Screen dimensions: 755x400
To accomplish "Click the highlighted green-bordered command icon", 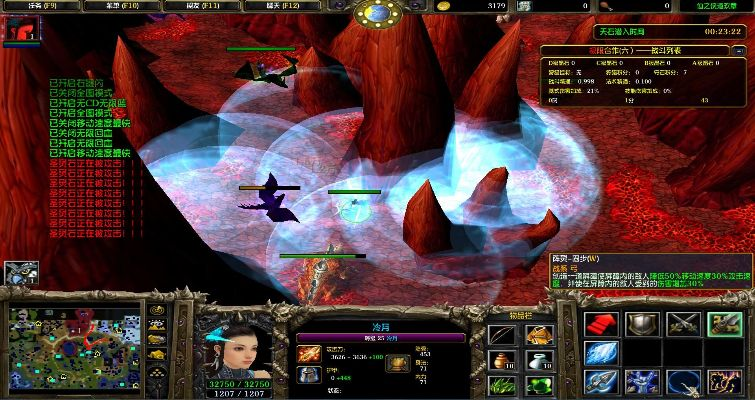I will click(724, 324).
